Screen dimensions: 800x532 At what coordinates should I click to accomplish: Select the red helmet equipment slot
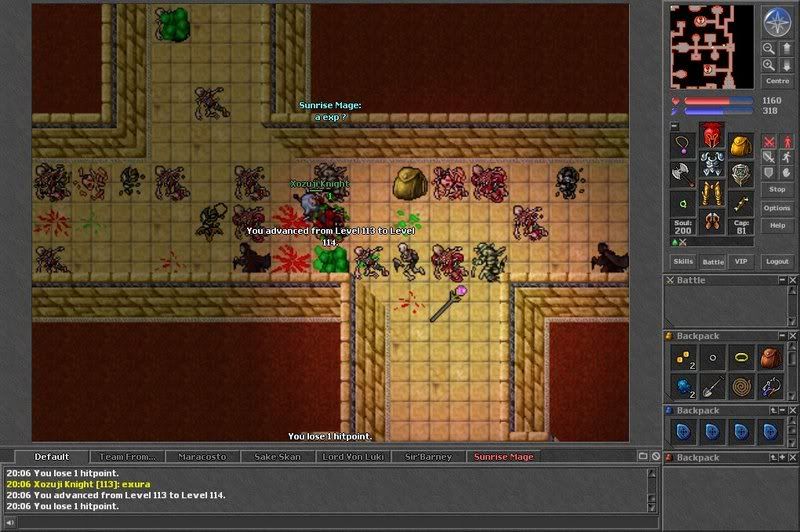[x=711, y=137]
